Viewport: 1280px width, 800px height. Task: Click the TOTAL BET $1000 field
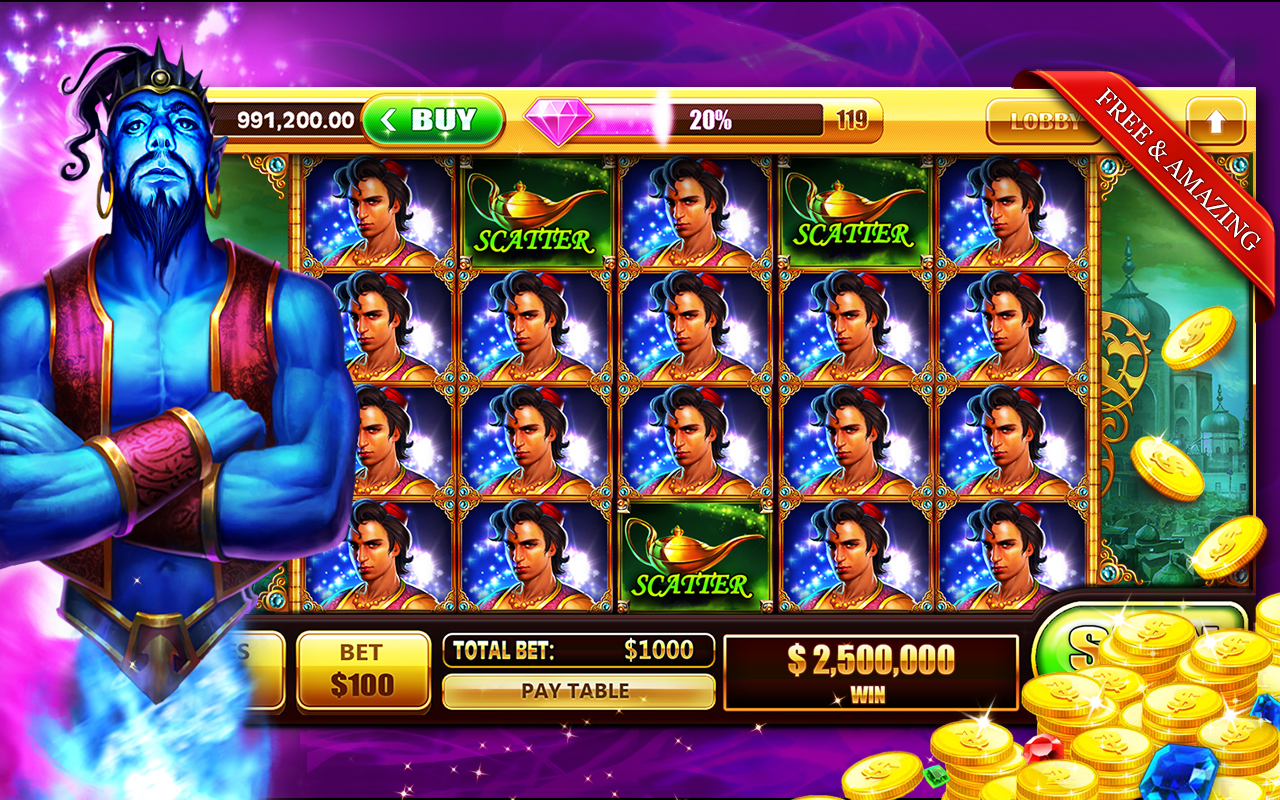pos(580,650)
